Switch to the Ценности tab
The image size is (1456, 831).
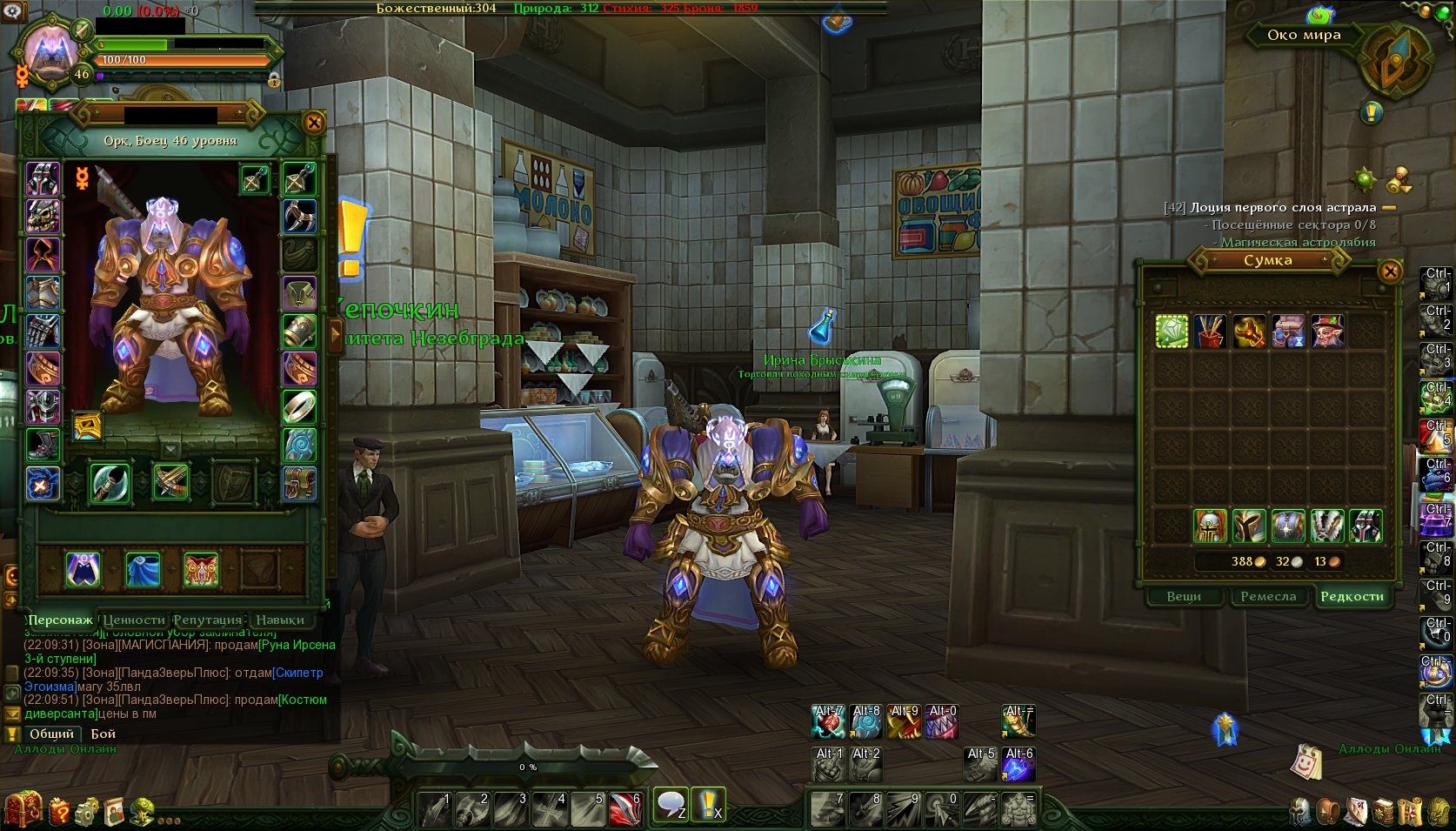(x=134, y=620)
